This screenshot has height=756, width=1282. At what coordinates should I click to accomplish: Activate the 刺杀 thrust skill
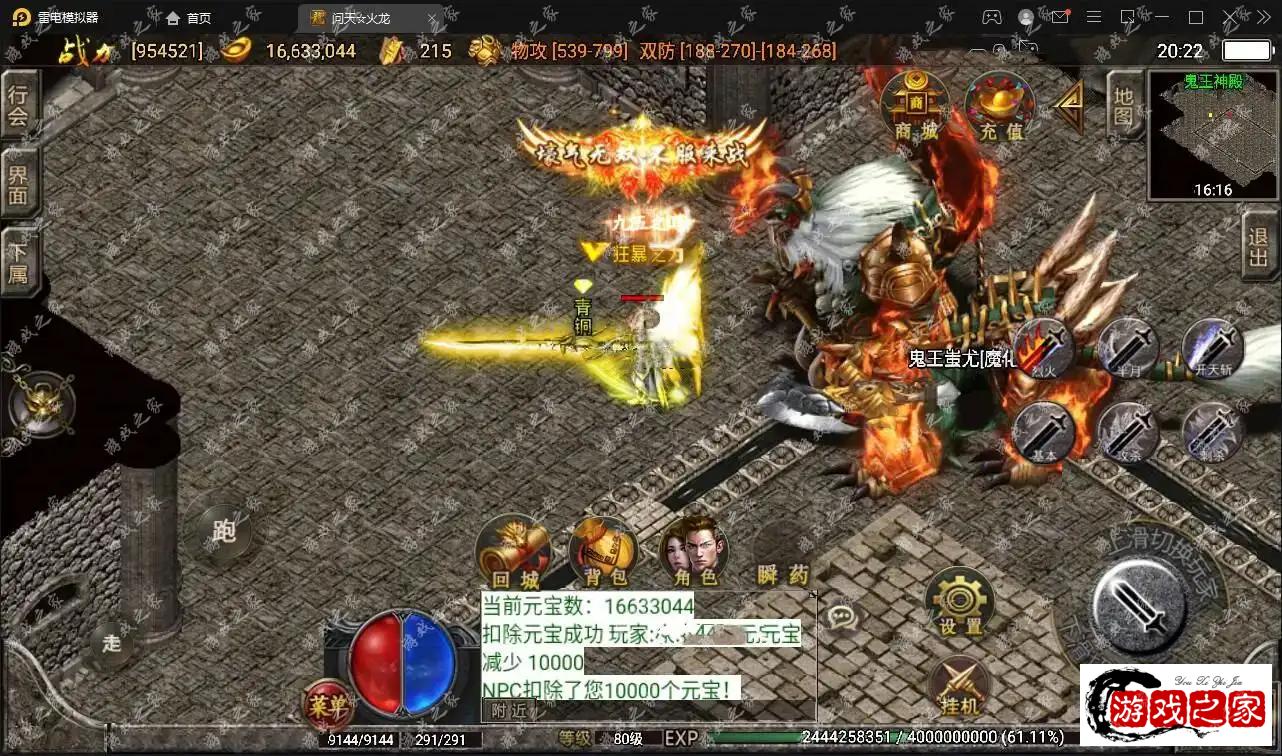click(x=1212, y=432)
